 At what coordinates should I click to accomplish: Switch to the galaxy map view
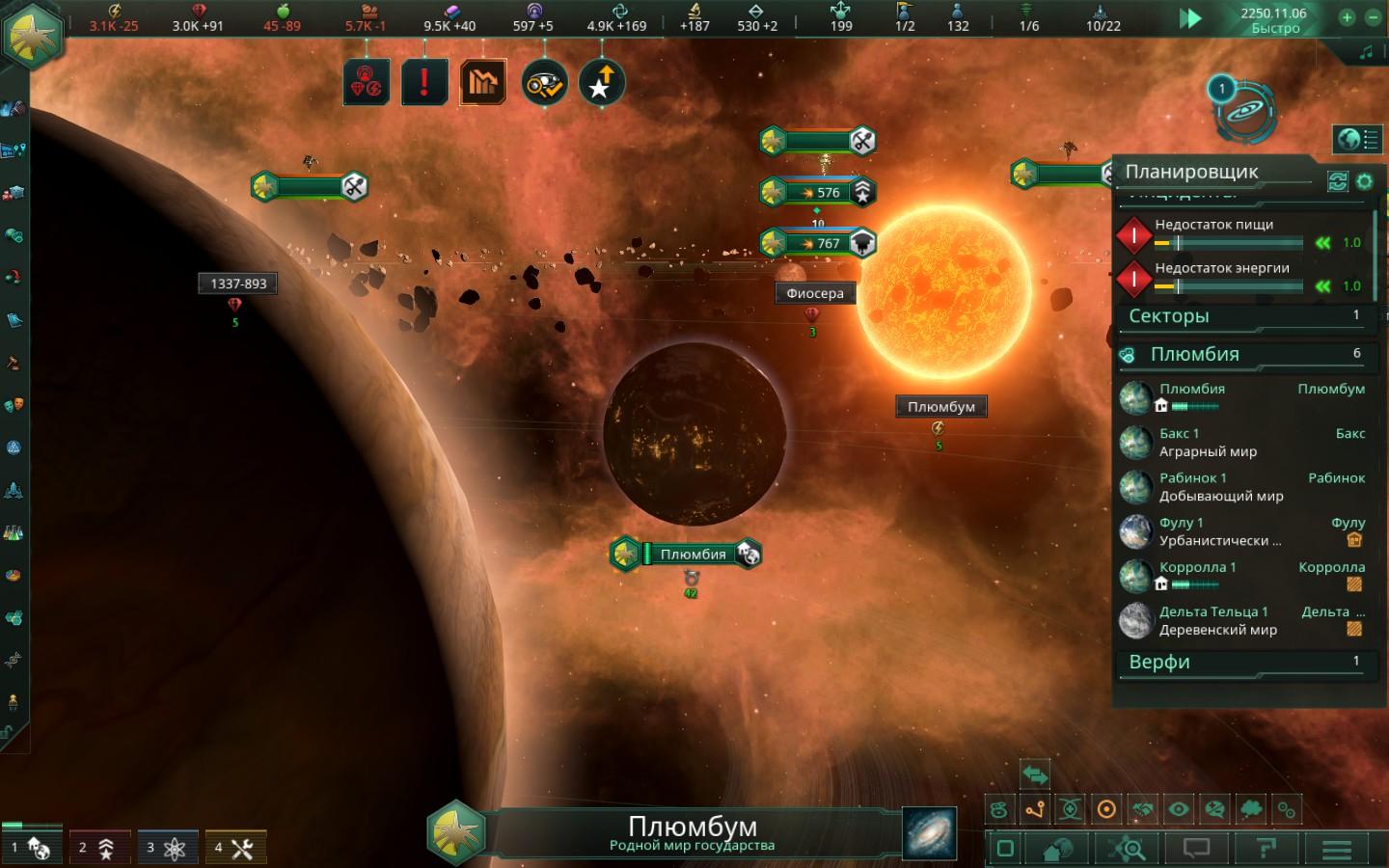[x=929, y=833]
